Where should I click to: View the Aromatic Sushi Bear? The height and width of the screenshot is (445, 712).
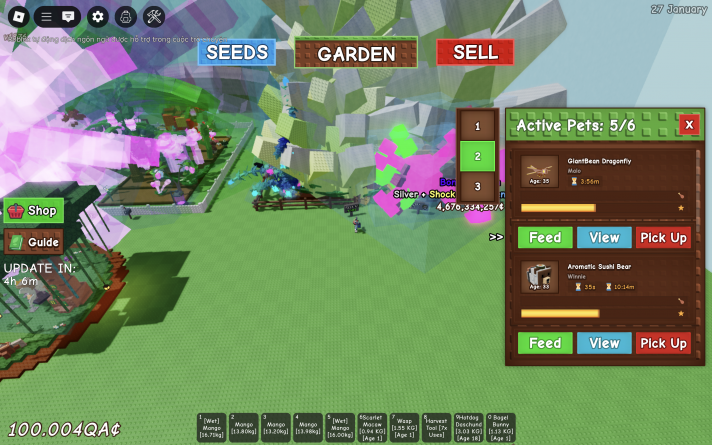[604, 343]
